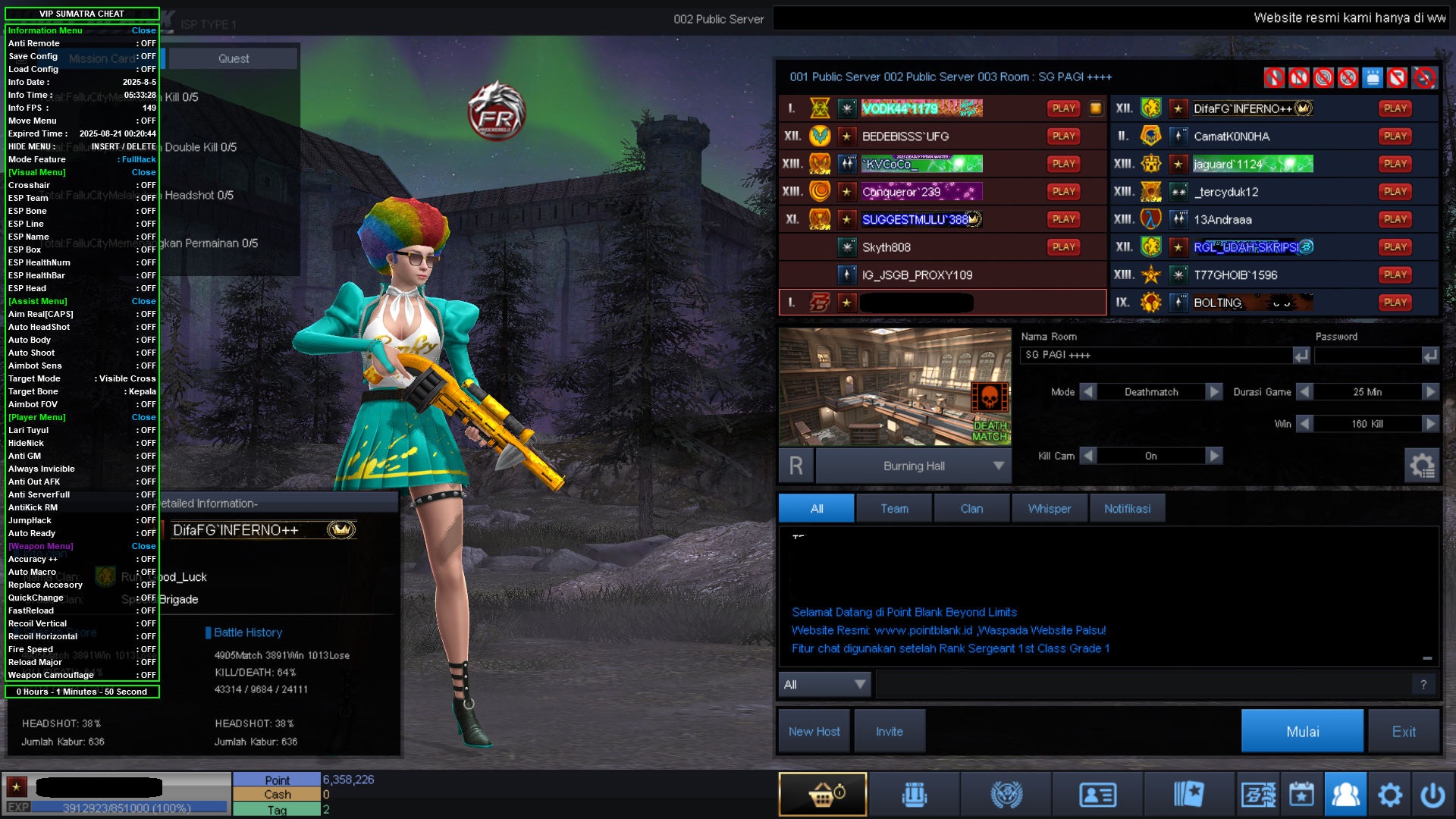Open the Whisper chat tab

(x=1049, y=508)
